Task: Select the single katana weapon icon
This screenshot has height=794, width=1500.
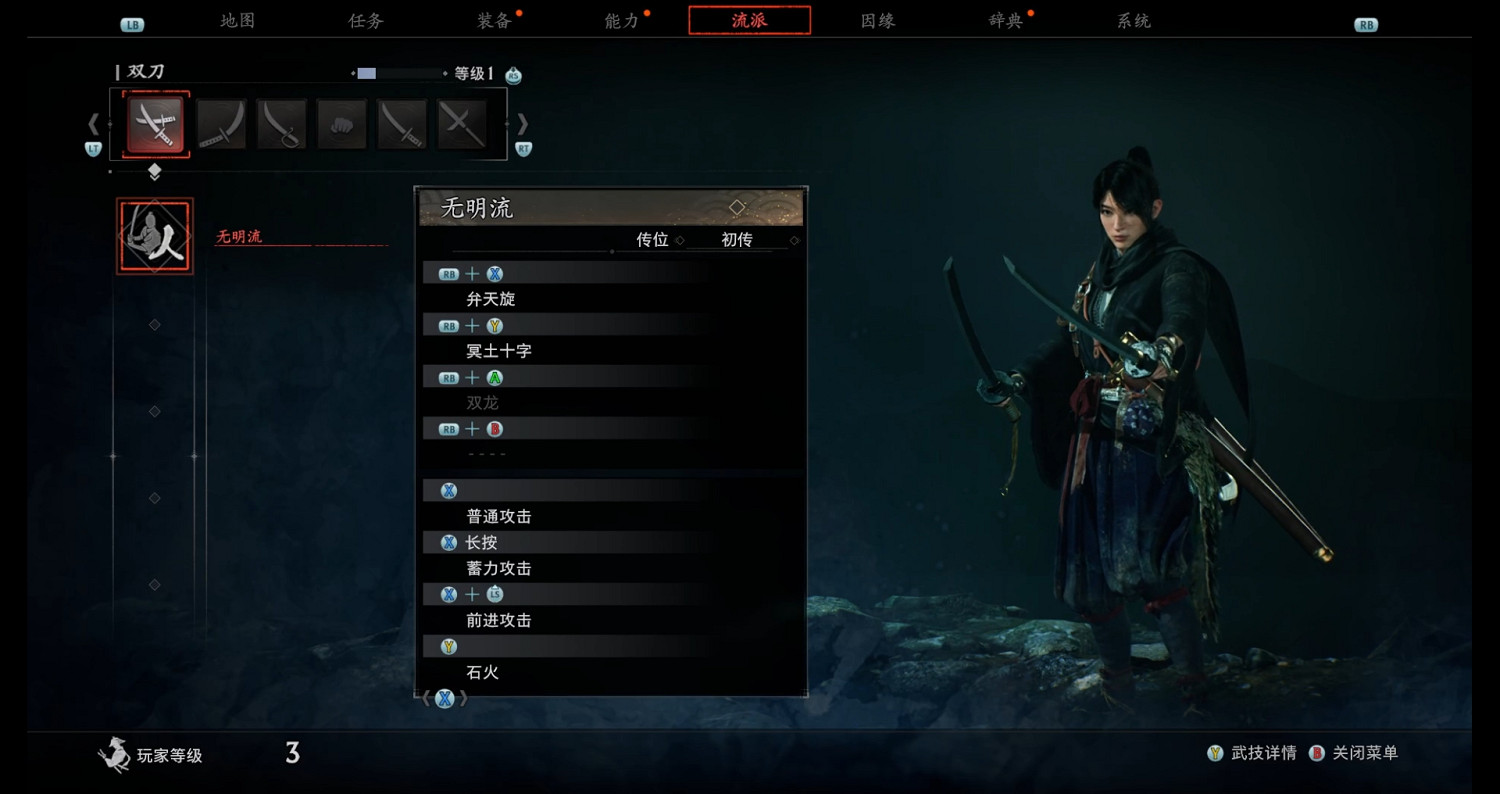Action: point(221,123)
